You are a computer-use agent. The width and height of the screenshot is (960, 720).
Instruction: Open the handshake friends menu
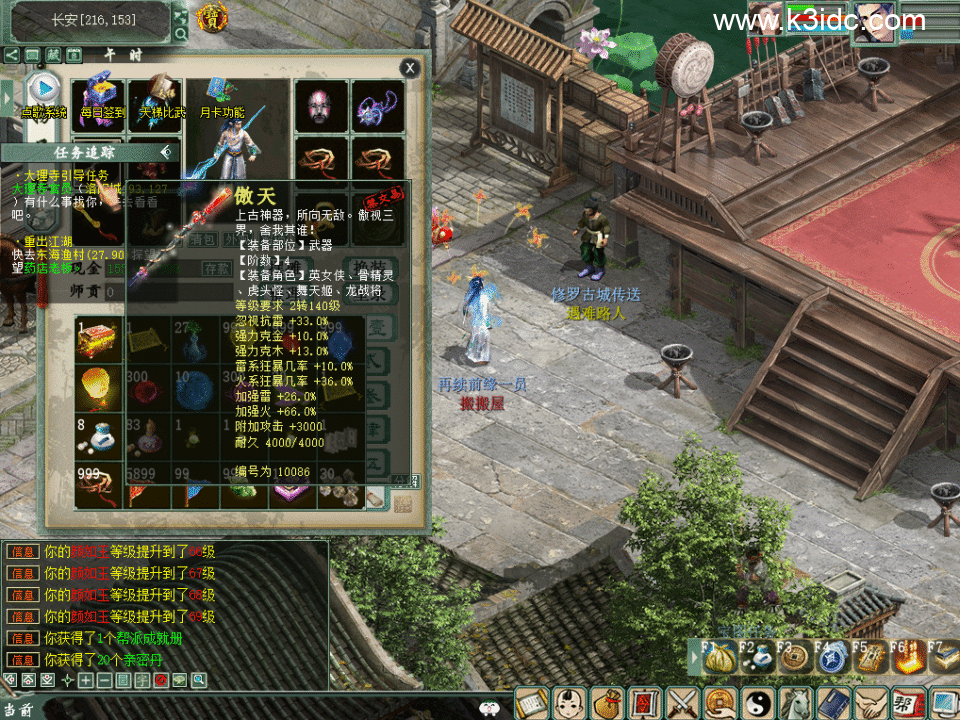pos(869,703)
